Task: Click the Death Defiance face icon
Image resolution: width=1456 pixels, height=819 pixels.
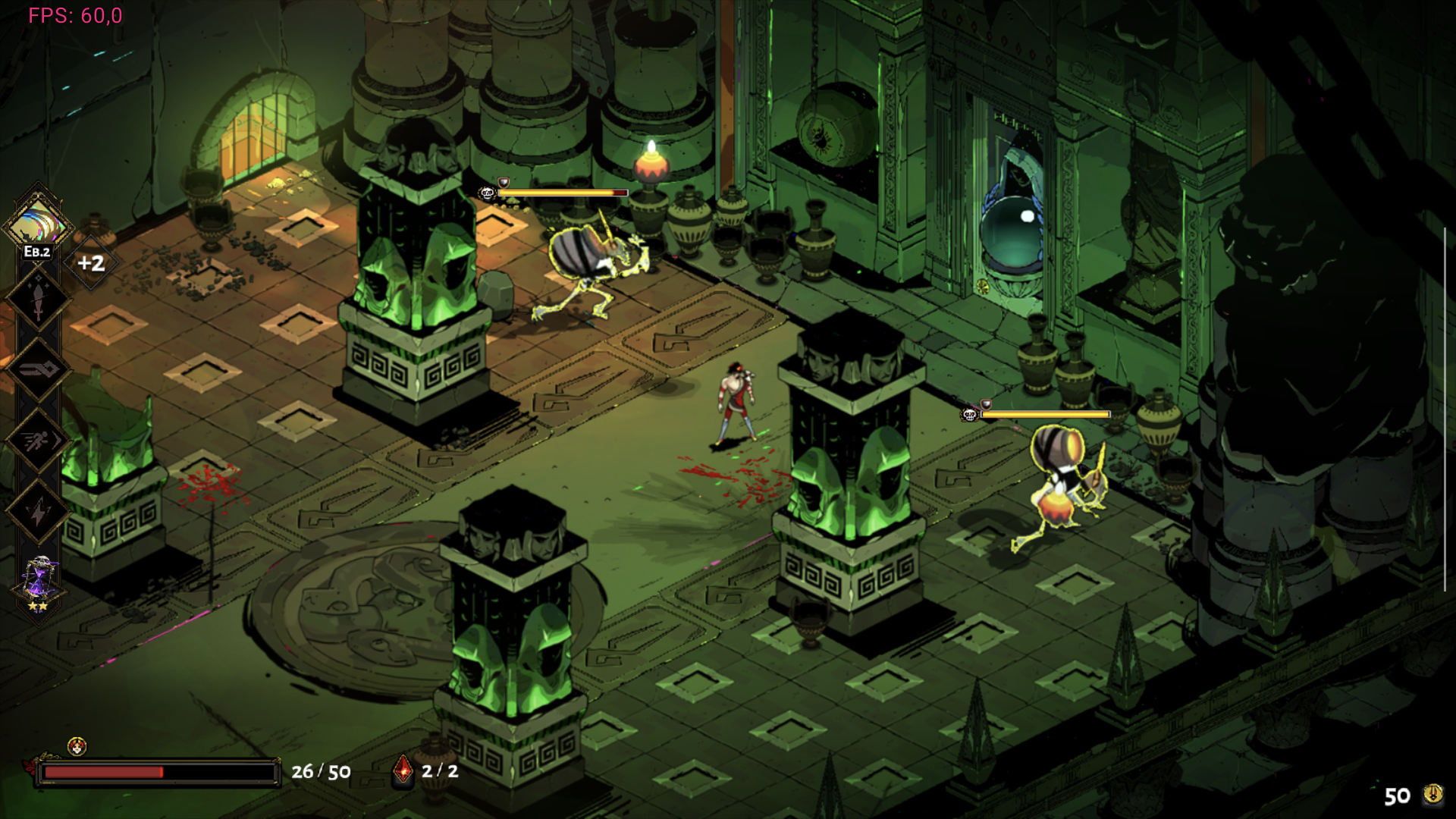Action: point(77,747)
